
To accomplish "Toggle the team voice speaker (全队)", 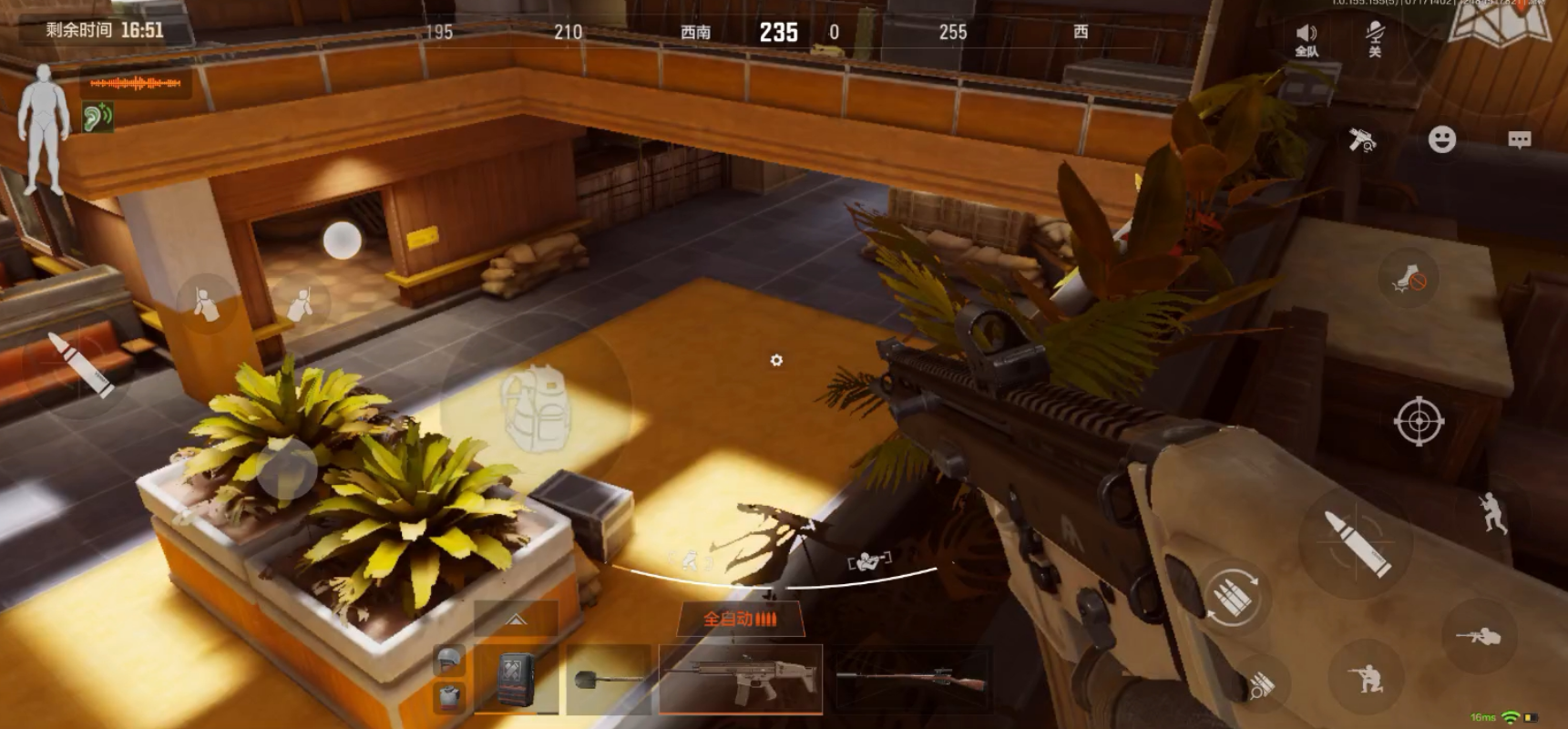I will (1307, 39).
